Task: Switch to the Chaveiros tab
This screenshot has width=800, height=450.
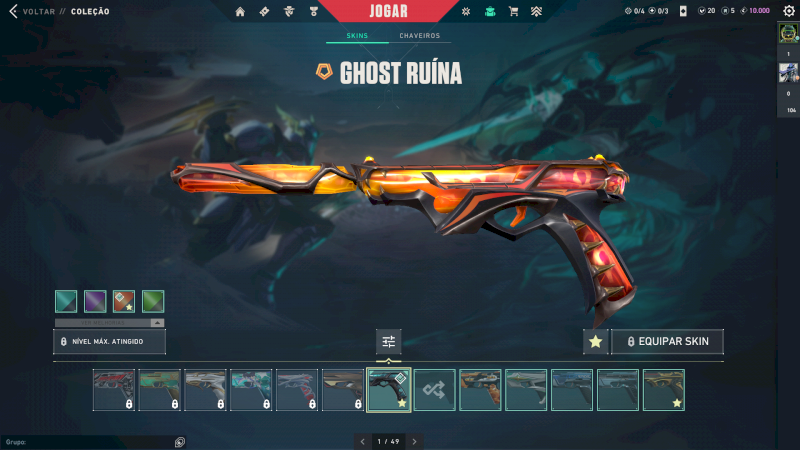Action: point(419,36)
